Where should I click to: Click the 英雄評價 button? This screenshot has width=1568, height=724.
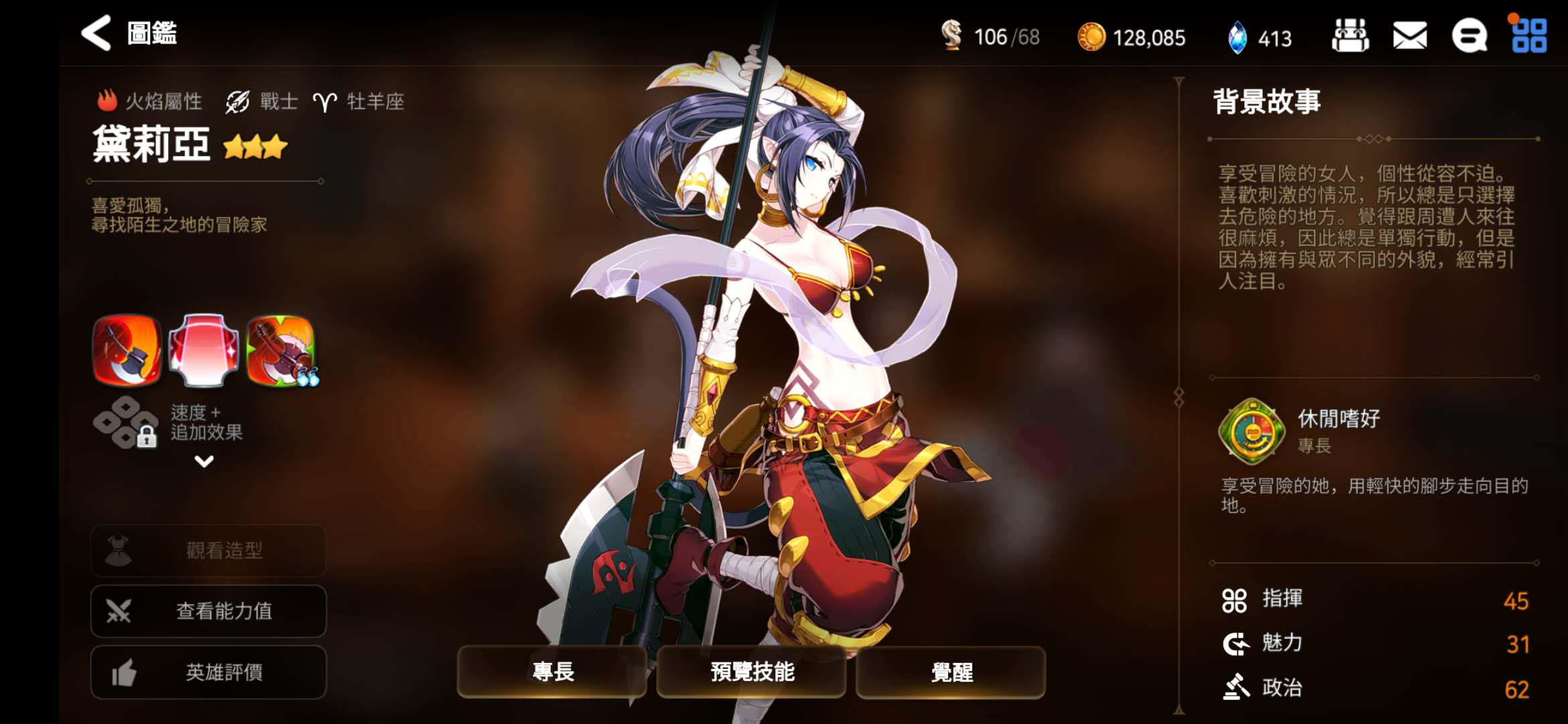[x=208, y=672]
